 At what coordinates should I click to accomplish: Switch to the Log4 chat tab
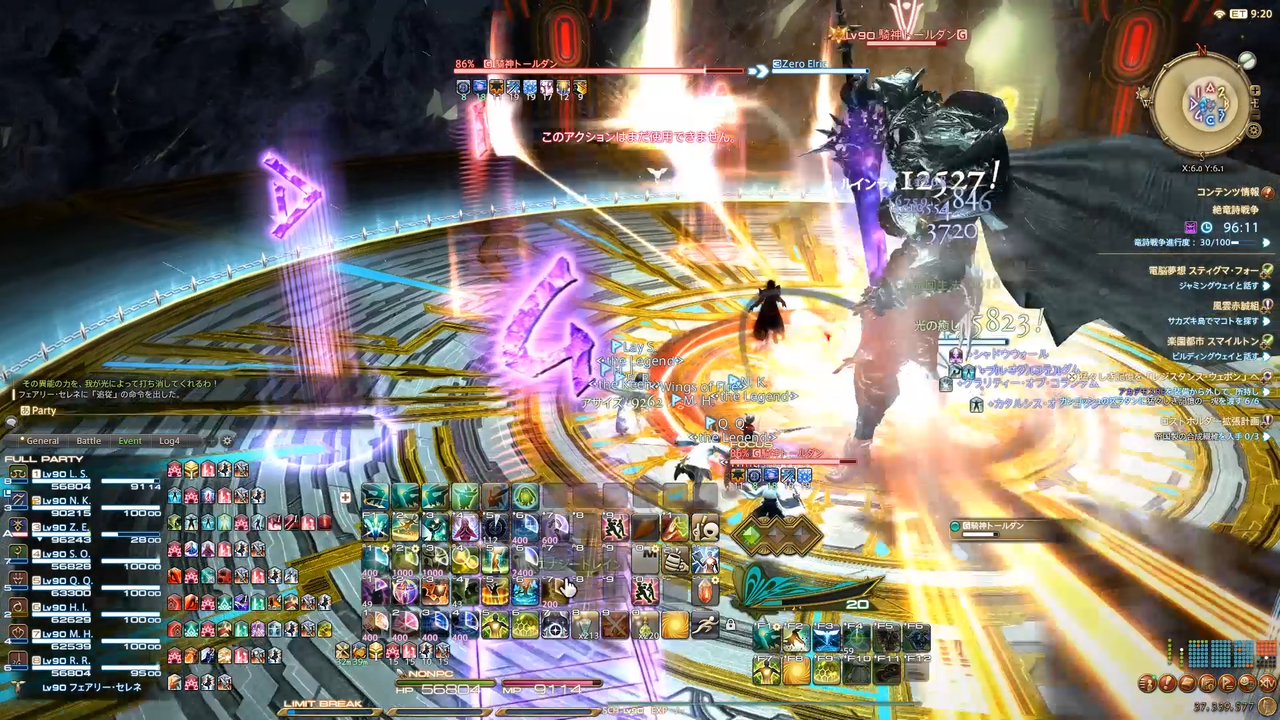pos(169,440)
